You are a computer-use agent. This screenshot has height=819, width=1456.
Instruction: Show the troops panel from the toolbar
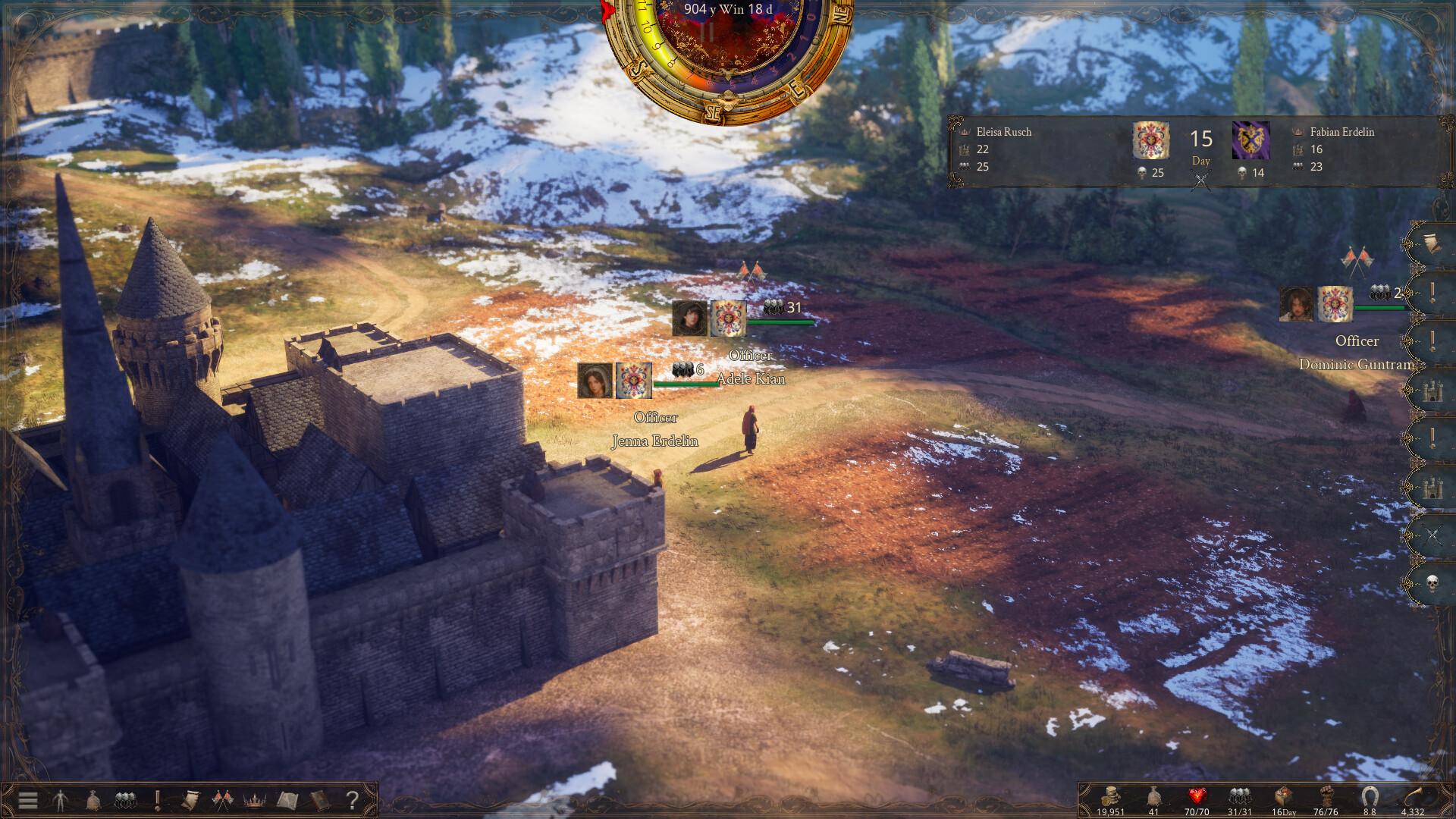[124, 800]
